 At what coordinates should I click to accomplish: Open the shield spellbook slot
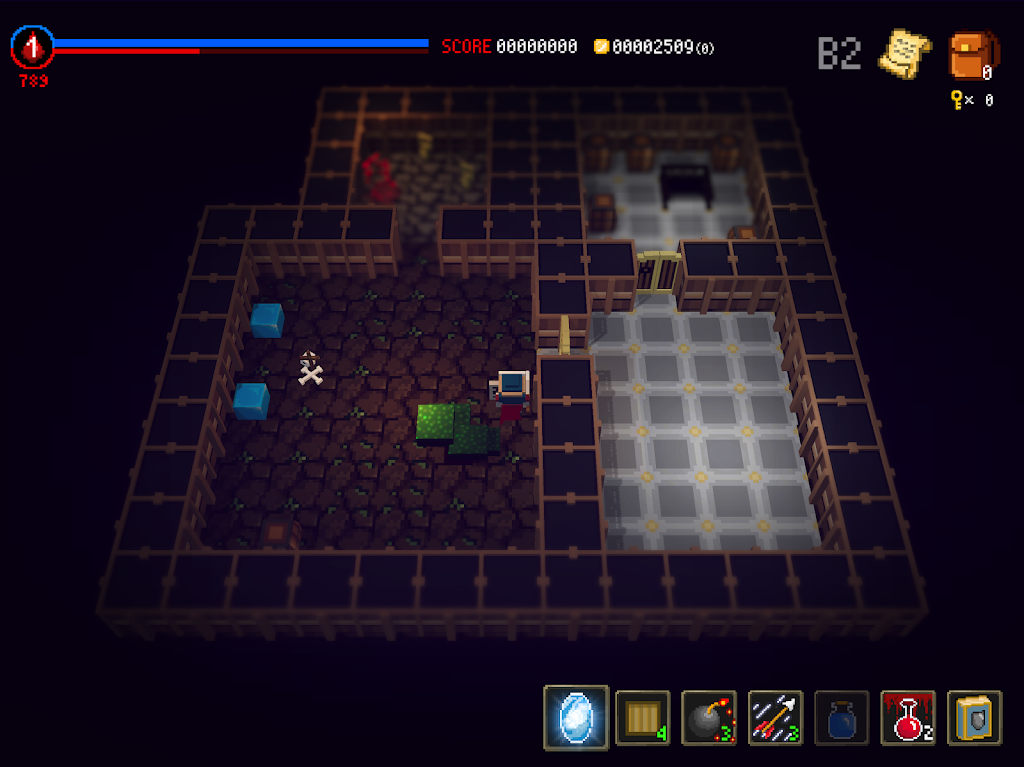pyautogui.click(x=974, y=717)
